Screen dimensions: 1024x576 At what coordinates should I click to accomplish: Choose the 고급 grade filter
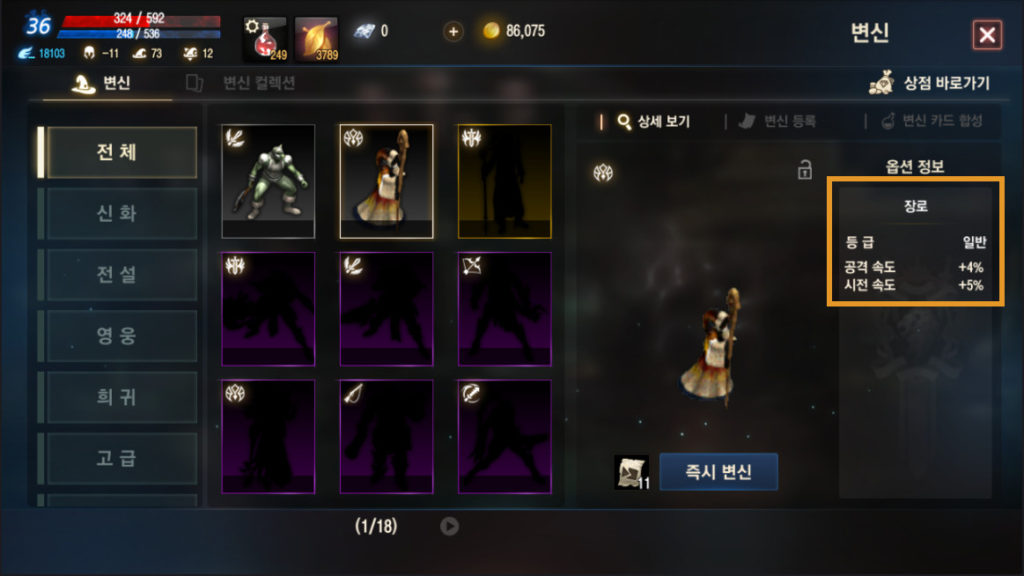click(117, 458)
